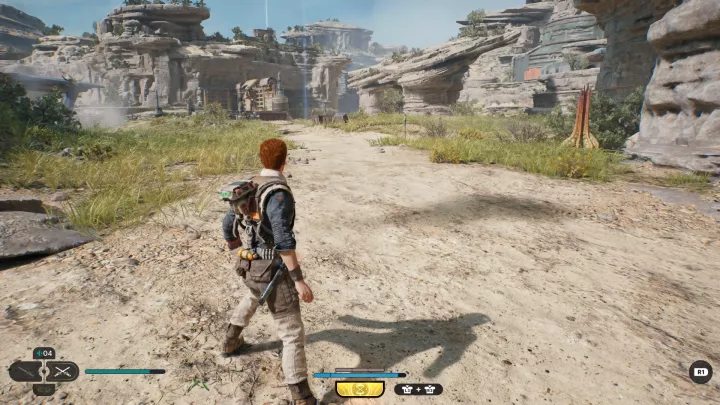Viewport: 720px width, 405px height.
Task: Select the single lightsaber stance slot
Action: pyautogui.click(x=25, y=371)
